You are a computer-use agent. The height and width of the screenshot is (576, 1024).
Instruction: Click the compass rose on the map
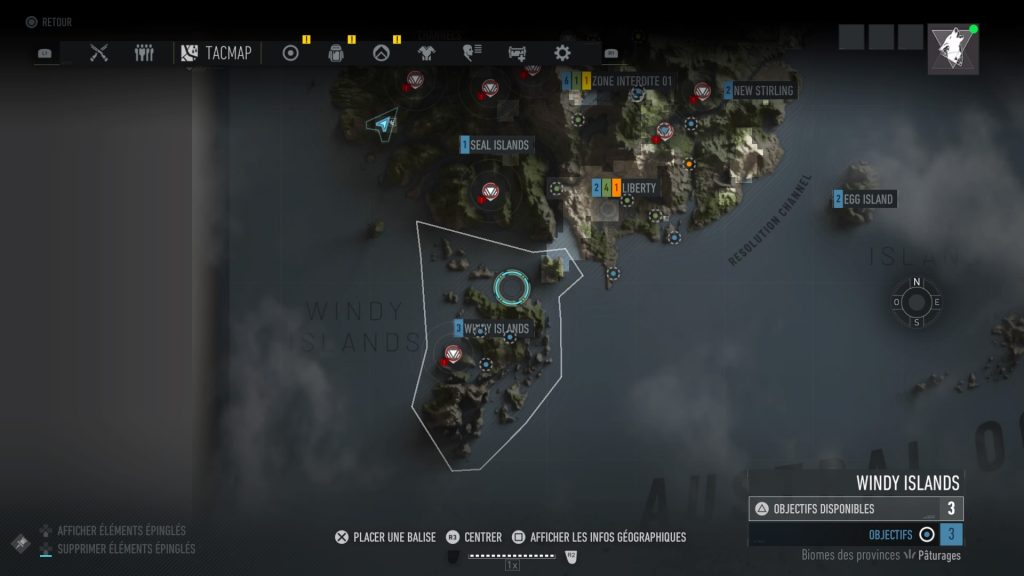[917, 302]
